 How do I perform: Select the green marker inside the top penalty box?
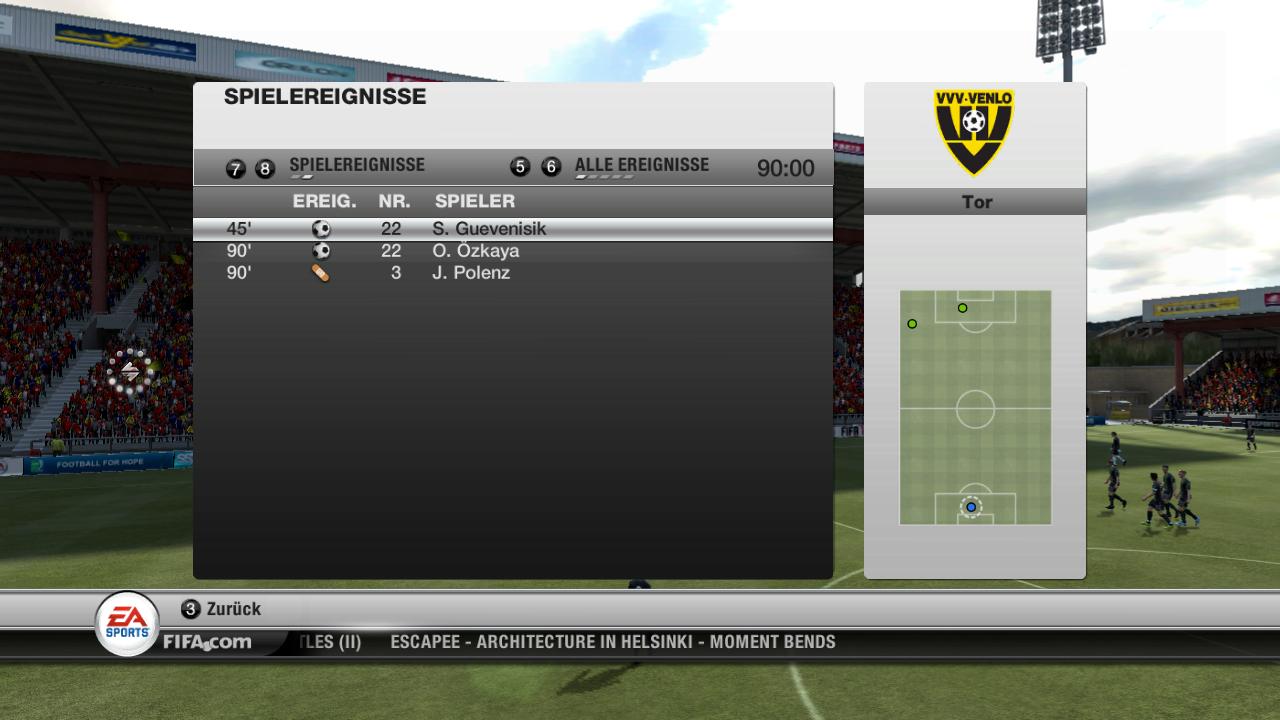[x=963, y=308]
